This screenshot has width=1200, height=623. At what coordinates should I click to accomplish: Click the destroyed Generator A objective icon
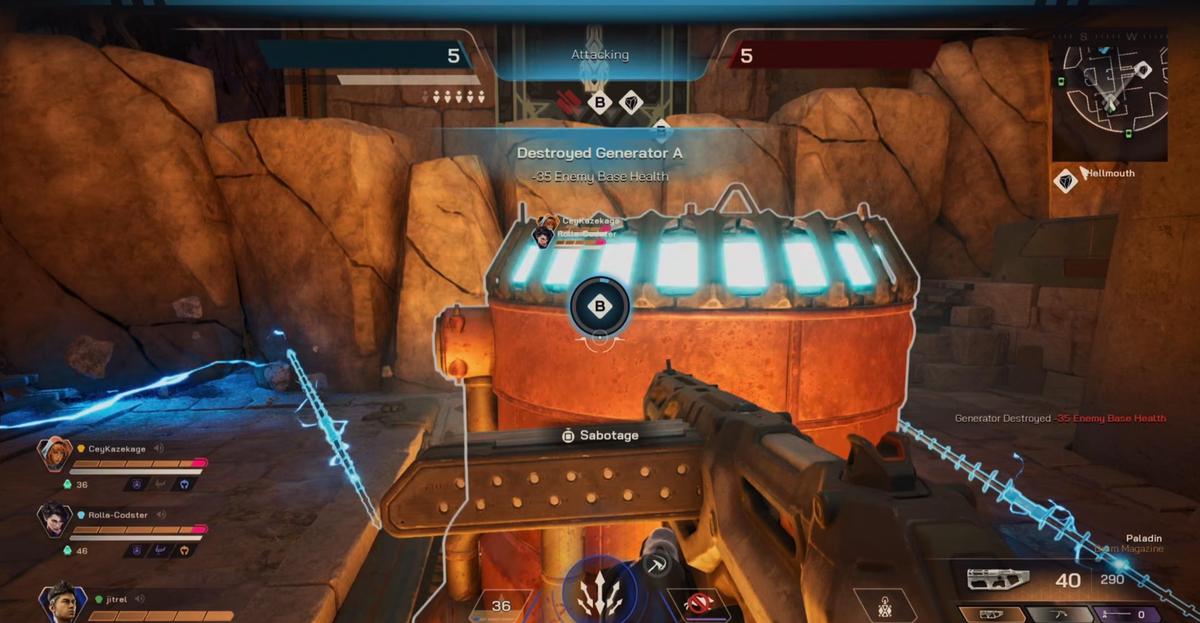568,101
